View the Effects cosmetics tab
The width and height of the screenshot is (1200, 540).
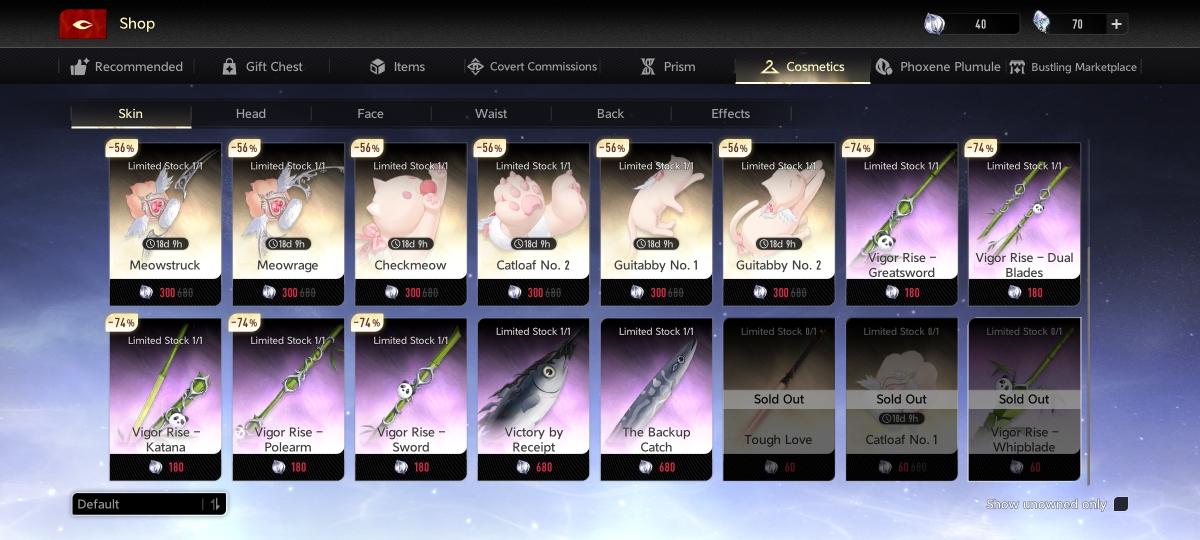point(730,114)
